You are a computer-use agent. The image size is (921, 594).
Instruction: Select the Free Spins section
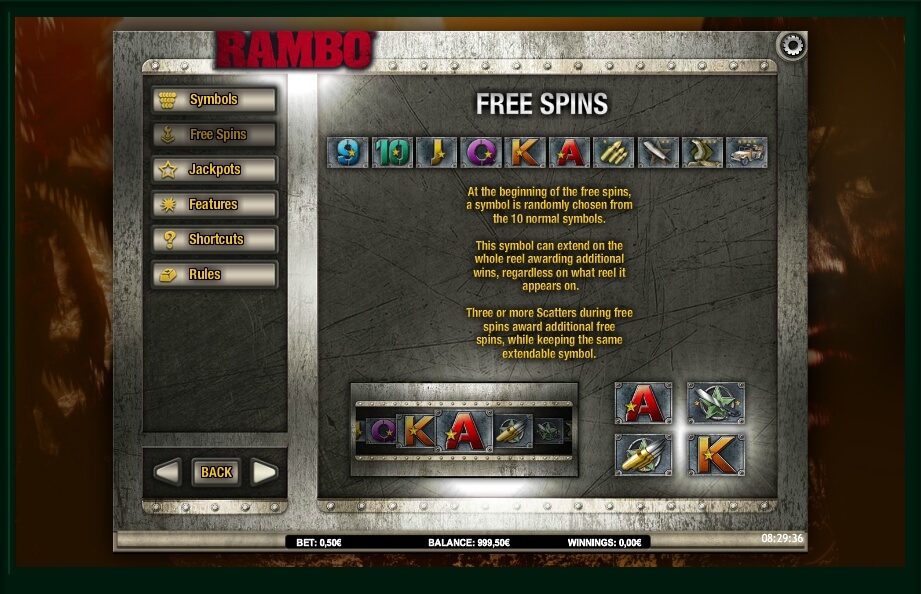(x=214, y=135)
